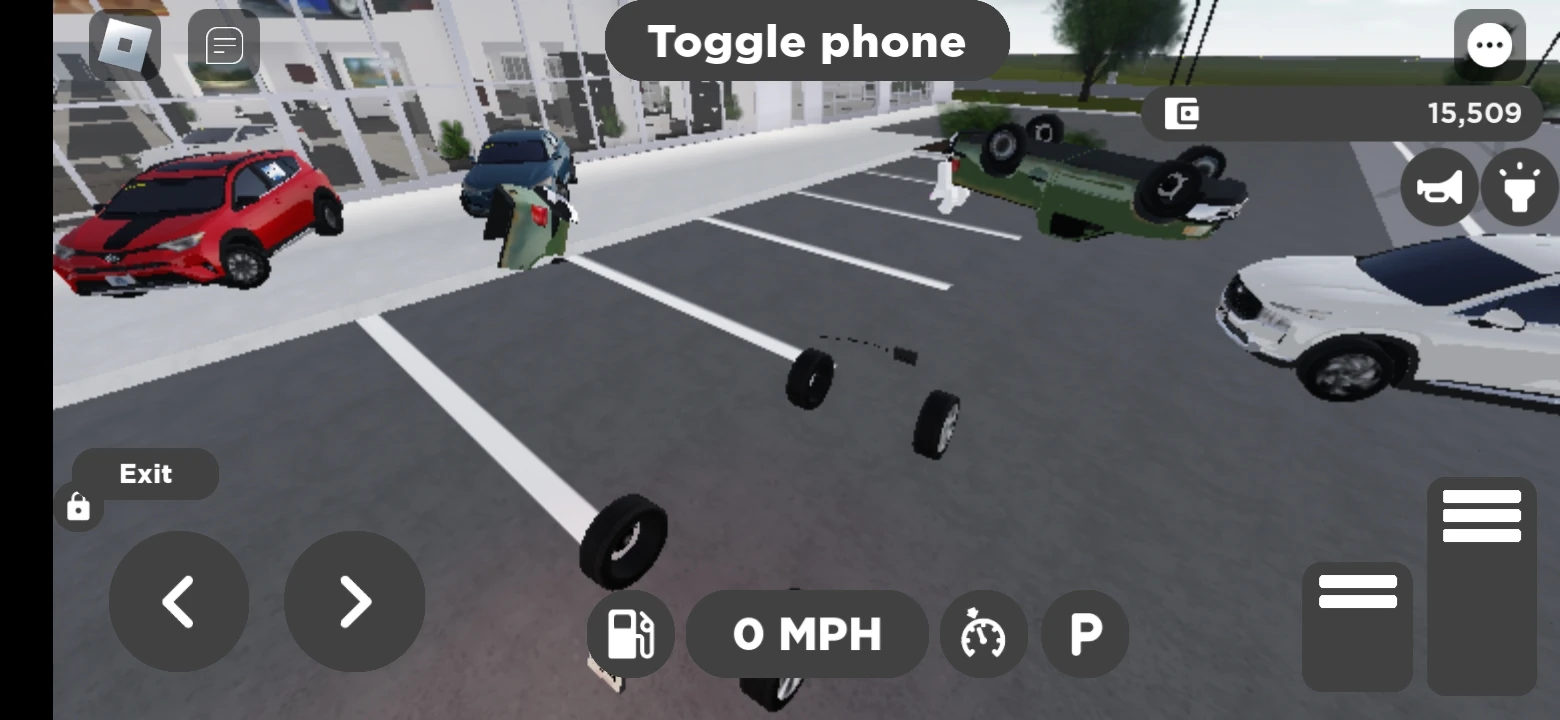Expand the two-line menu panel
The width and height of the screenshot is (1560, 720).
[1357, 593]
